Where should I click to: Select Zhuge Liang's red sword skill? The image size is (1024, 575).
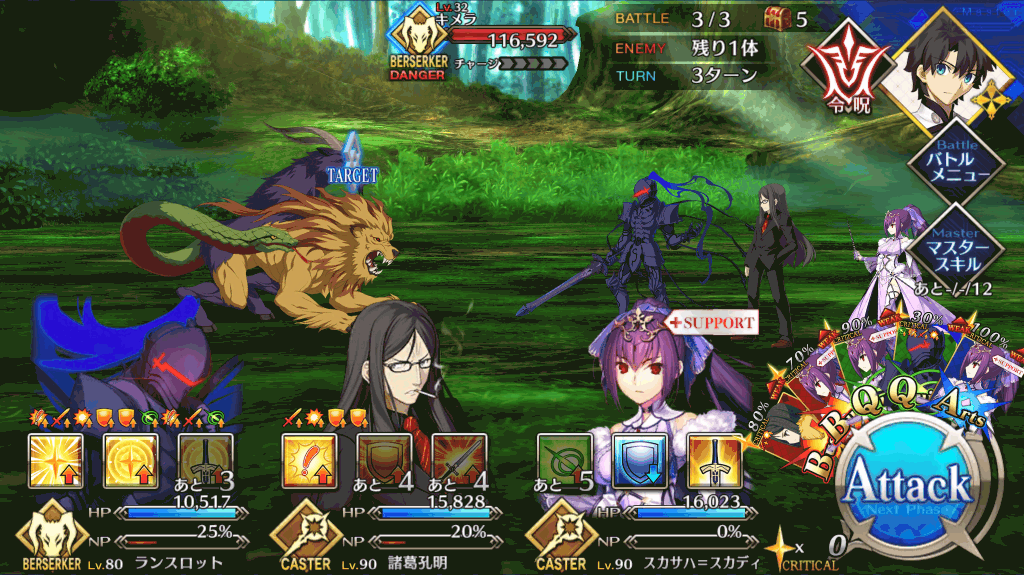459,460
